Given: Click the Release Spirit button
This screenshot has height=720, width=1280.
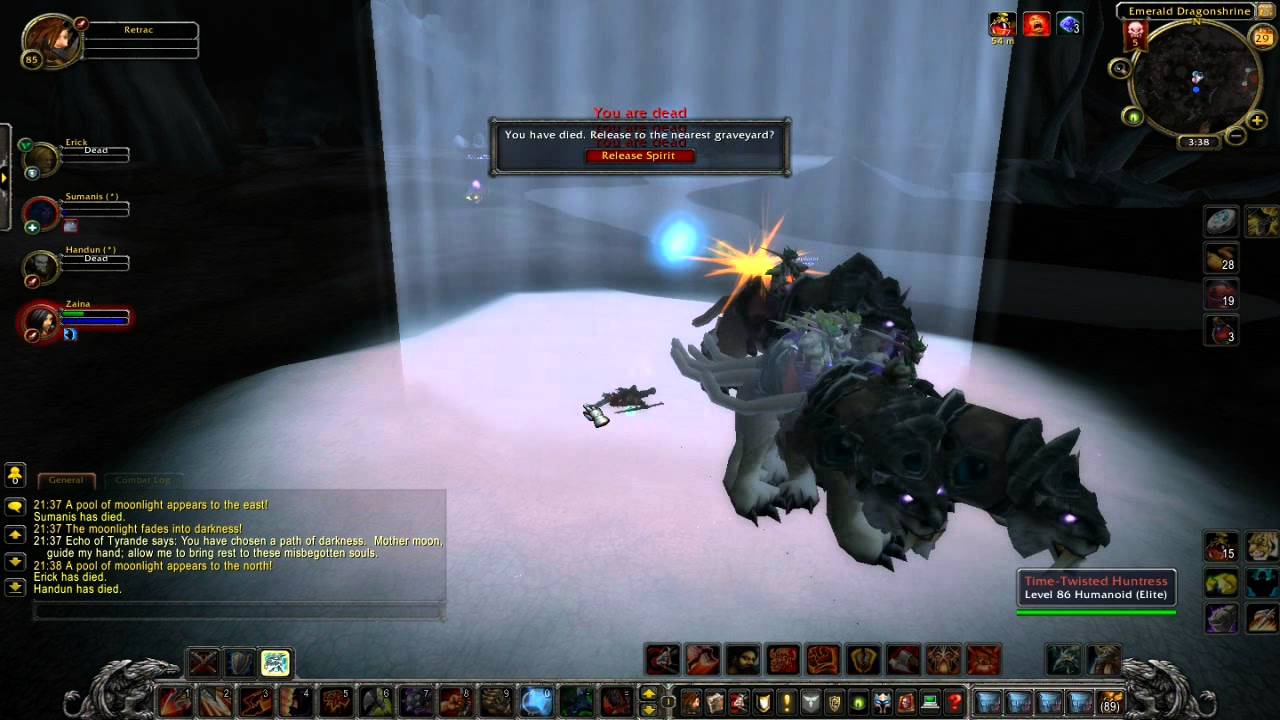Looking at the screenshot, I should click(x=640, y=155).
